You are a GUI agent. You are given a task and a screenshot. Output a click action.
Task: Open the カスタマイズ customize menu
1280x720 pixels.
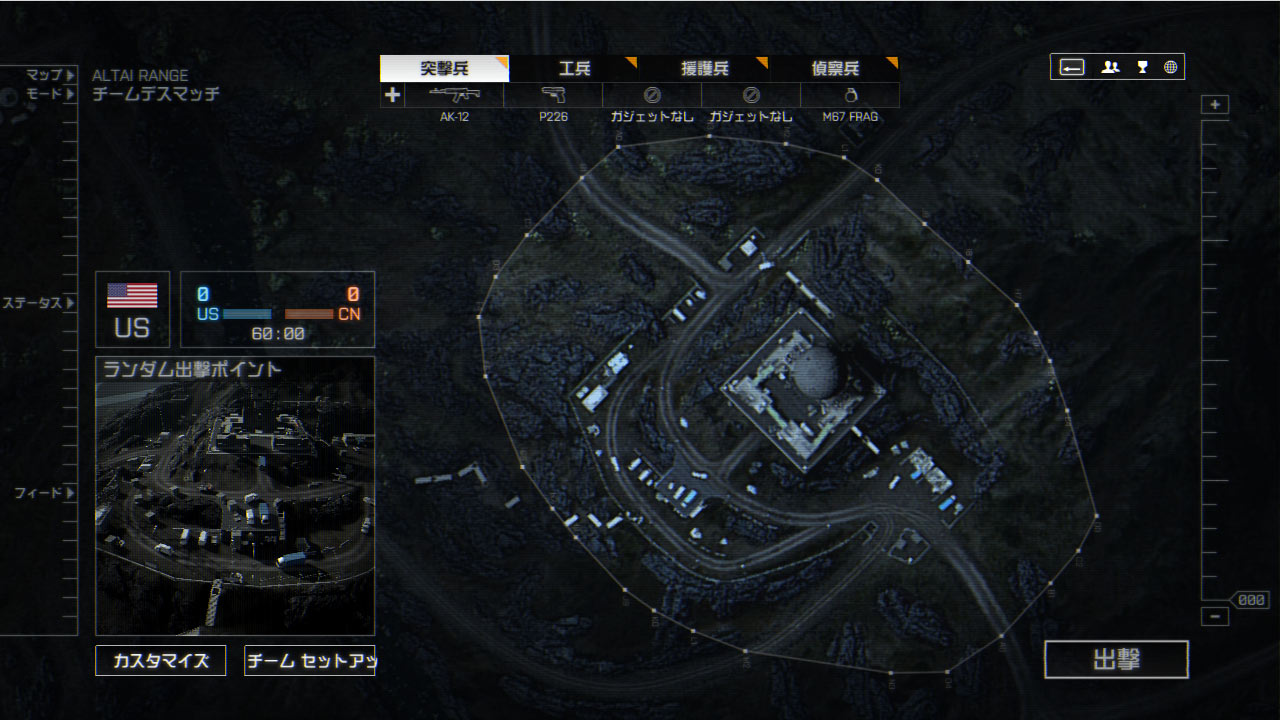161,661
